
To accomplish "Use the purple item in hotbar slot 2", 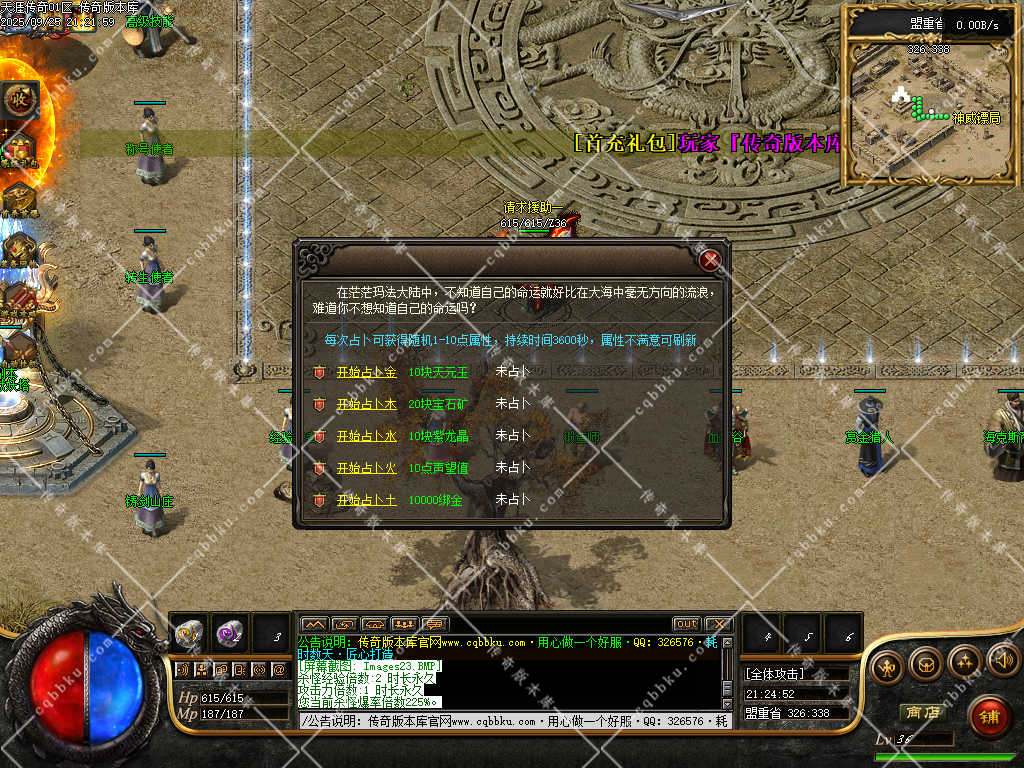I will coord(229,633).
